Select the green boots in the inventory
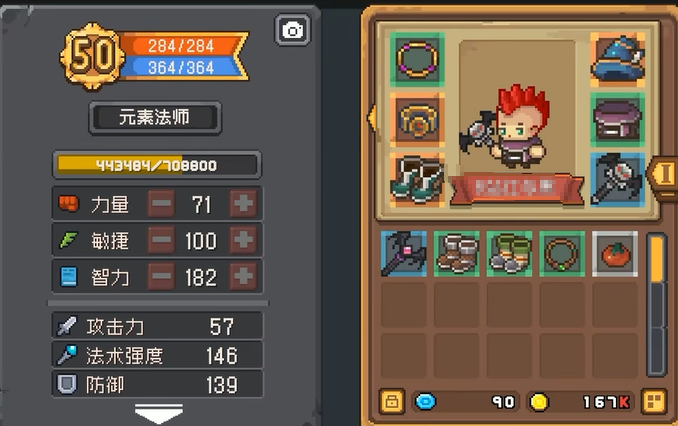Image resolution: width=678 pixels, height=426 pixels. 510,253
